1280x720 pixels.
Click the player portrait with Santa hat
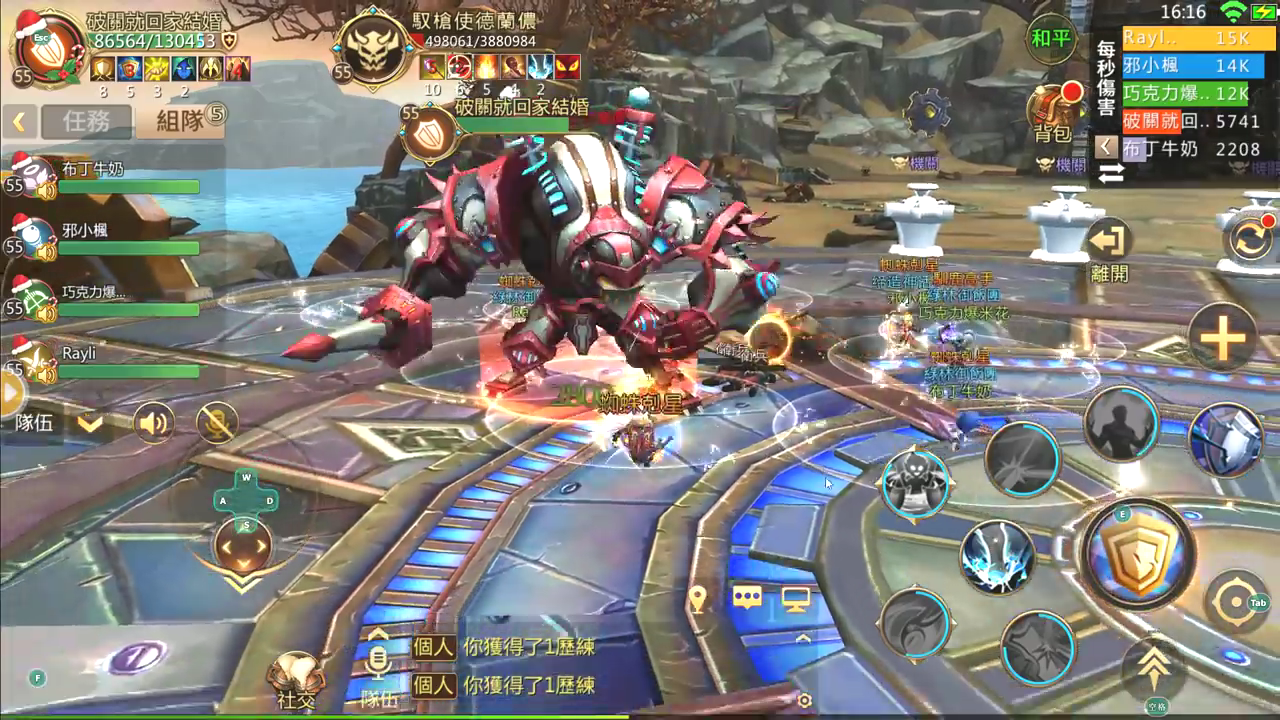point(50,48)
